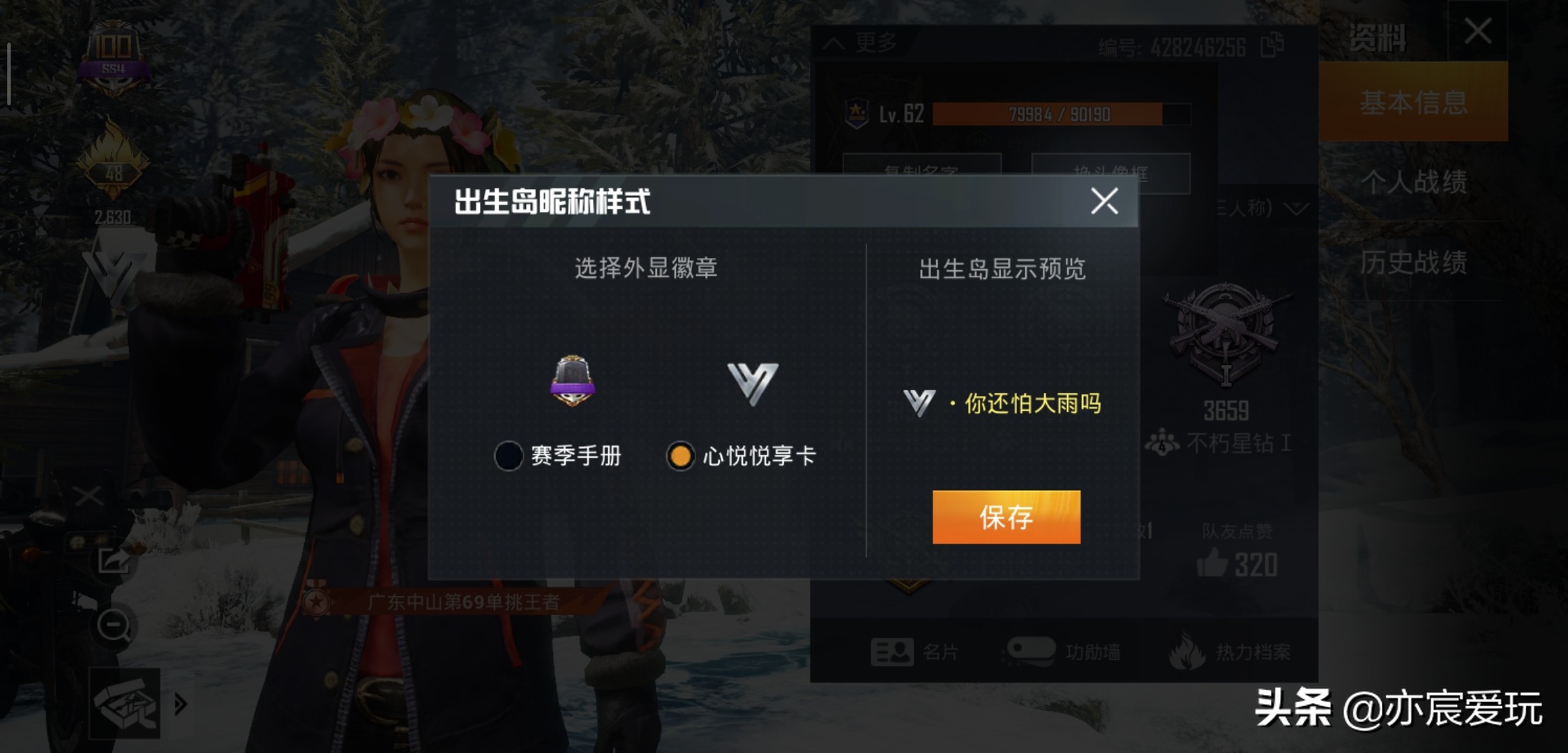Viewport: 1568px width, 753px height.
Task: Expand the arrow next to the crate icon
Action: pos(180,704)
